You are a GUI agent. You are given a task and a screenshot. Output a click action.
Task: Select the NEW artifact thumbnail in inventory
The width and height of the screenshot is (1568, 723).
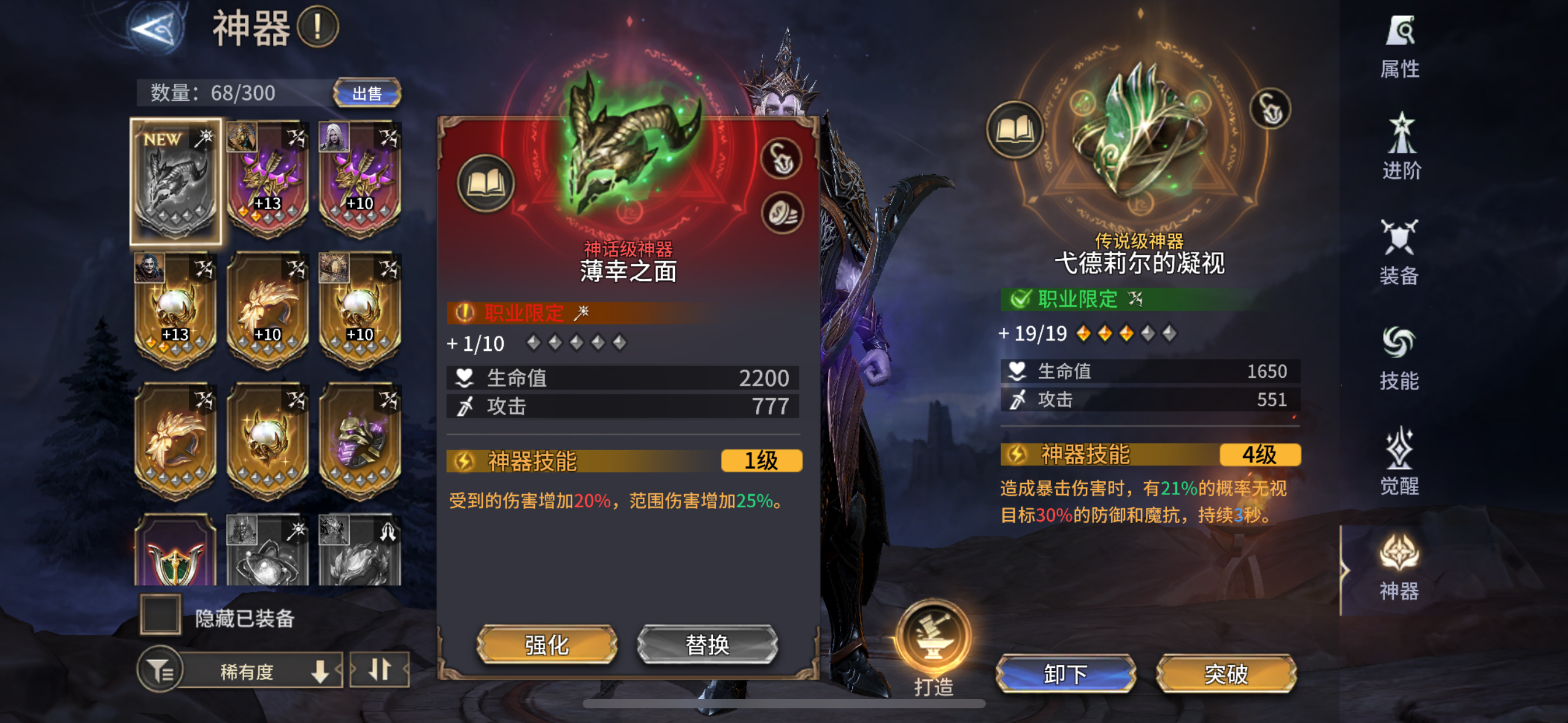tap(175, 178)
